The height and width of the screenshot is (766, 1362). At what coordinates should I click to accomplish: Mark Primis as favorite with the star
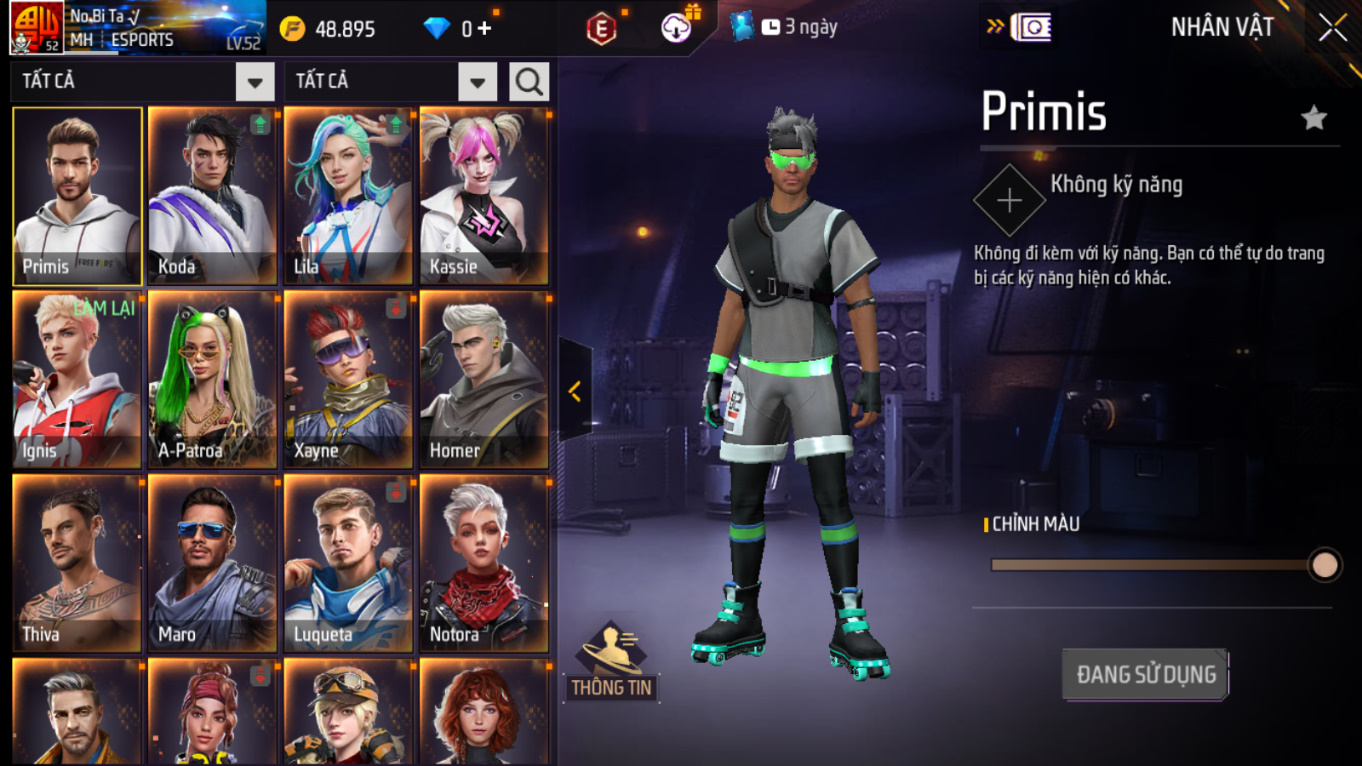tap(1313, 118)
